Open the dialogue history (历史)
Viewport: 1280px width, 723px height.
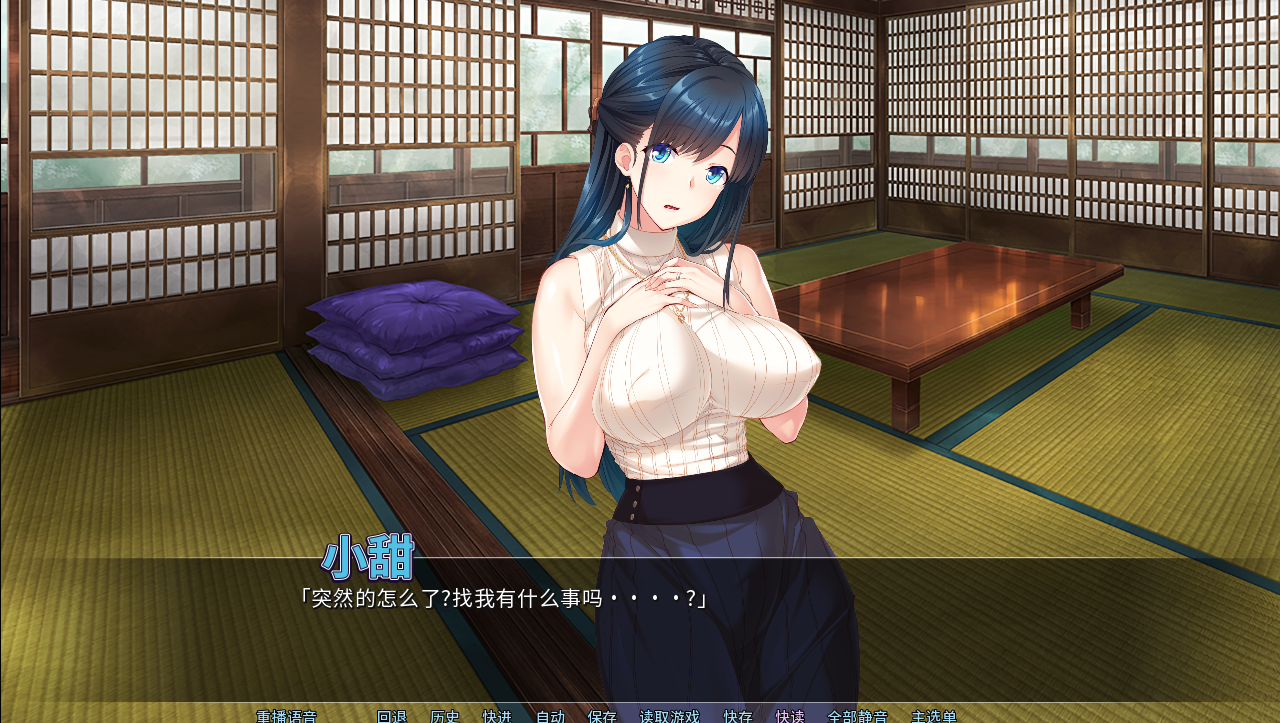pos(445,716)
